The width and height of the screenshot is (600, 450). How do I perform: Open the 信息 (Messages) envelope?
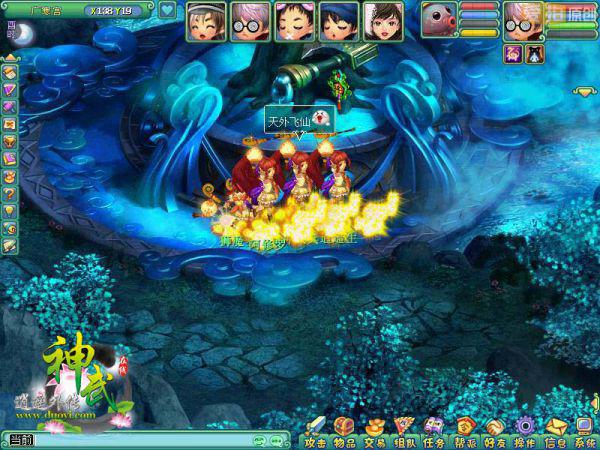tap(555, 431)
